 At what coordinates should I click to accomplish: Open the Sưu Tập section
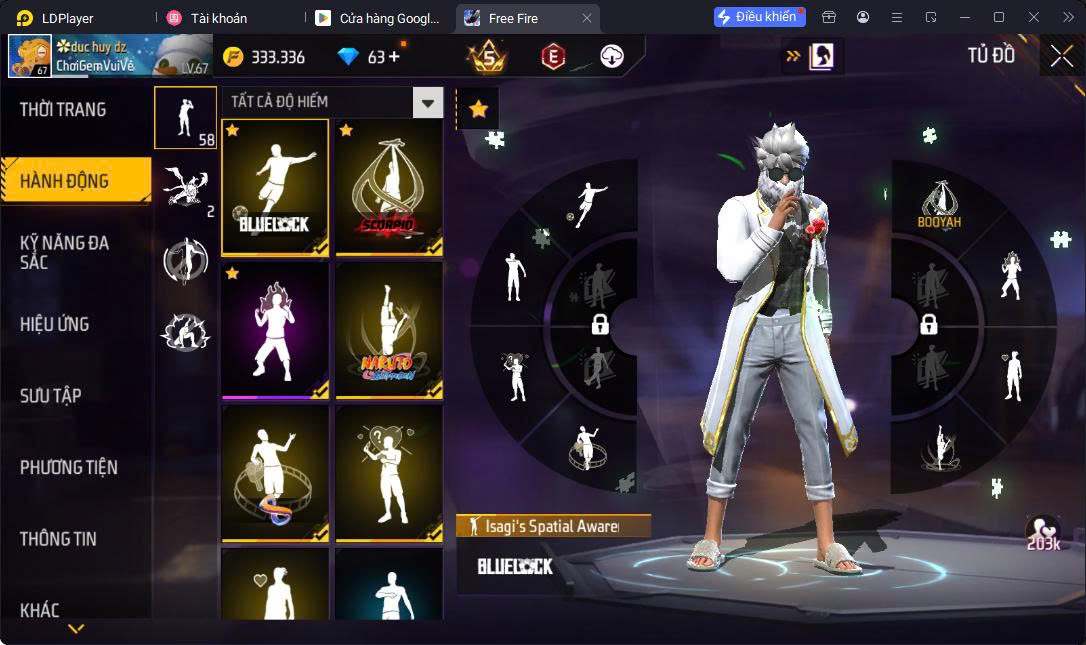[51, 396]
